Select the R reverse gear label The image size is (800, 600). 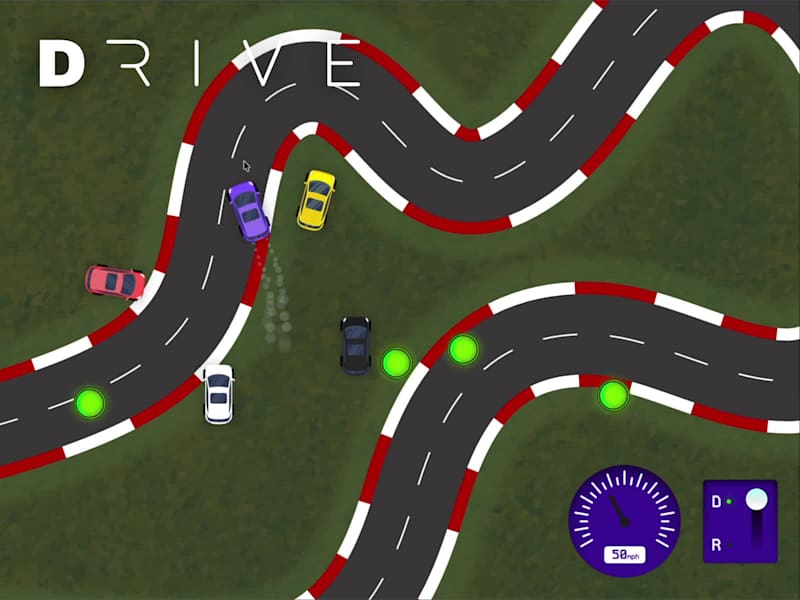point(717,544)
